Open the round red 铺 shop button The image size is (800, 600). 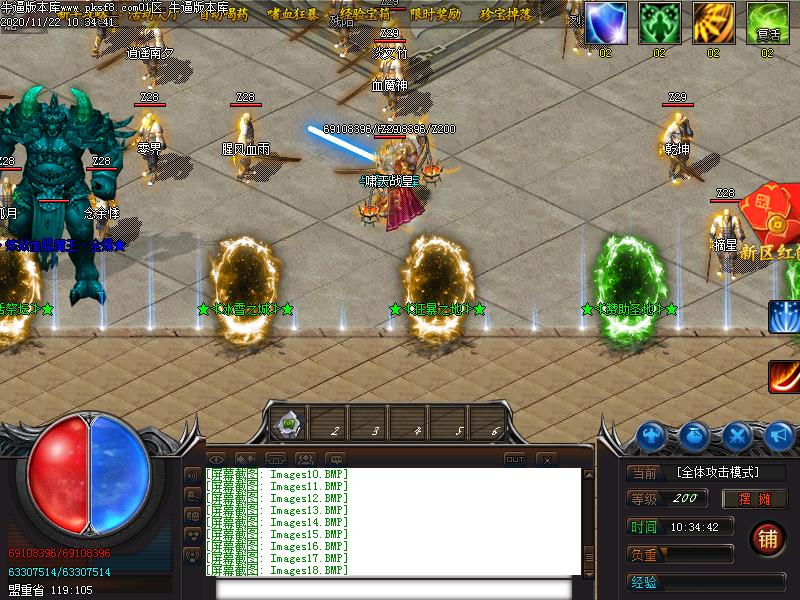click(x=767, y=539)
